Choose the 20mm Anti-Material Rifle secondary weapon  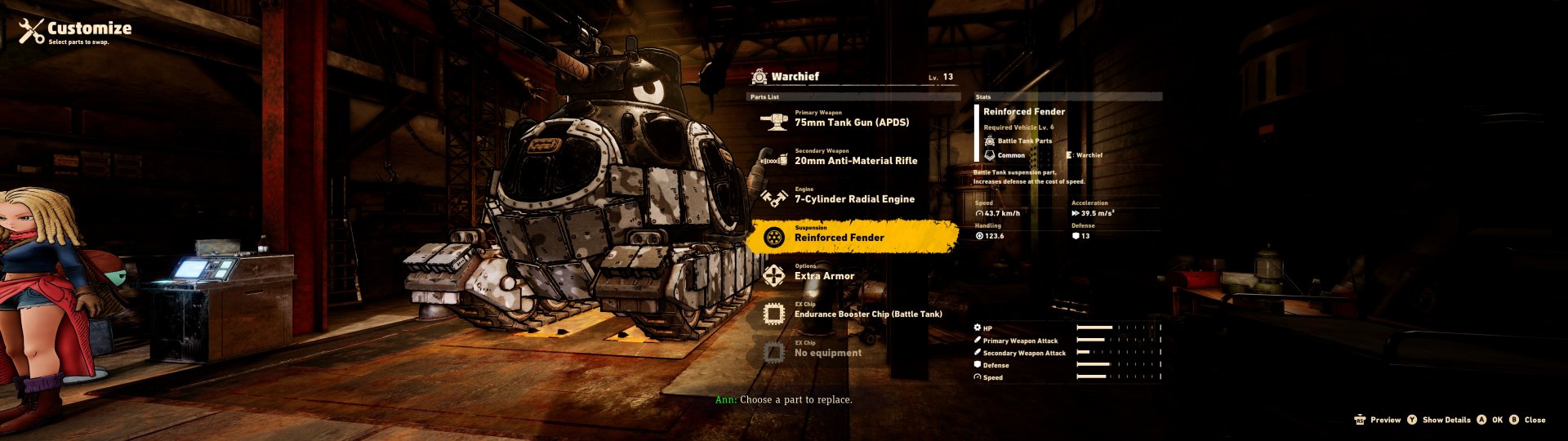855,160
